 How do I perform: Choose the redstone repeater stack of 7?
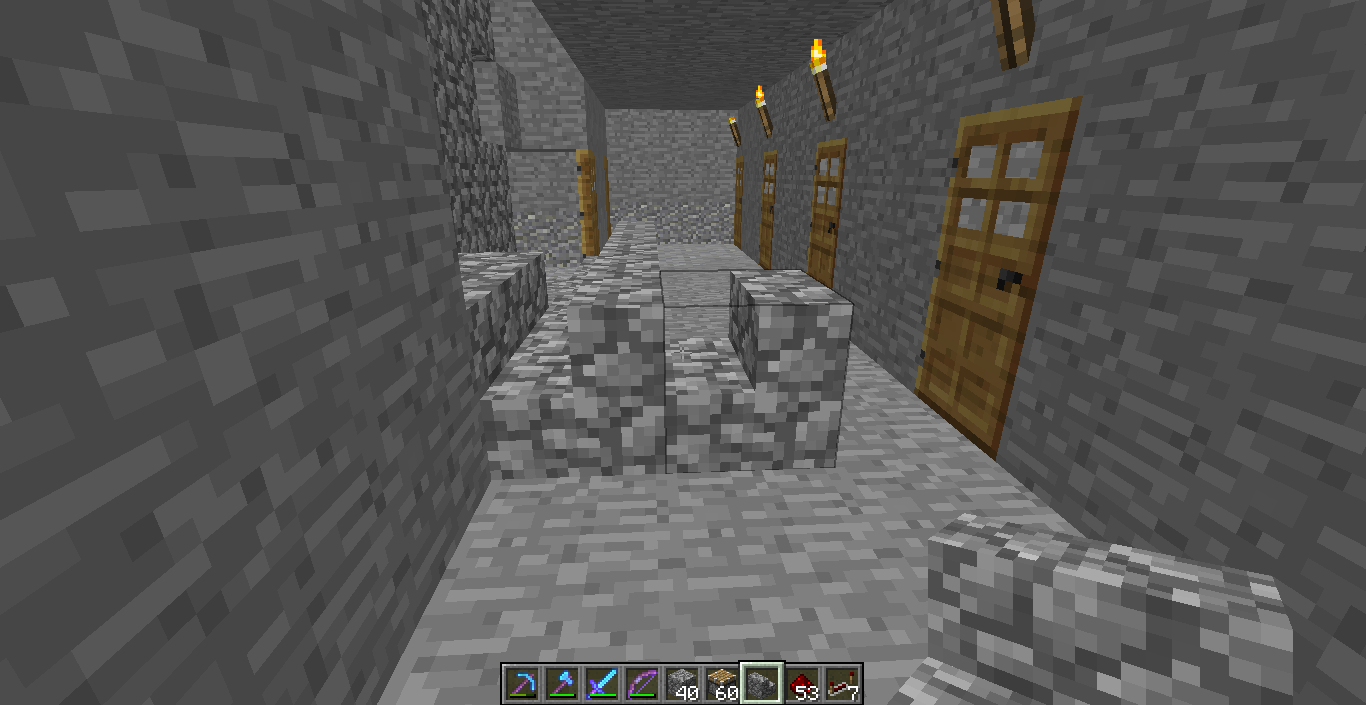click(x=841, y=684)
